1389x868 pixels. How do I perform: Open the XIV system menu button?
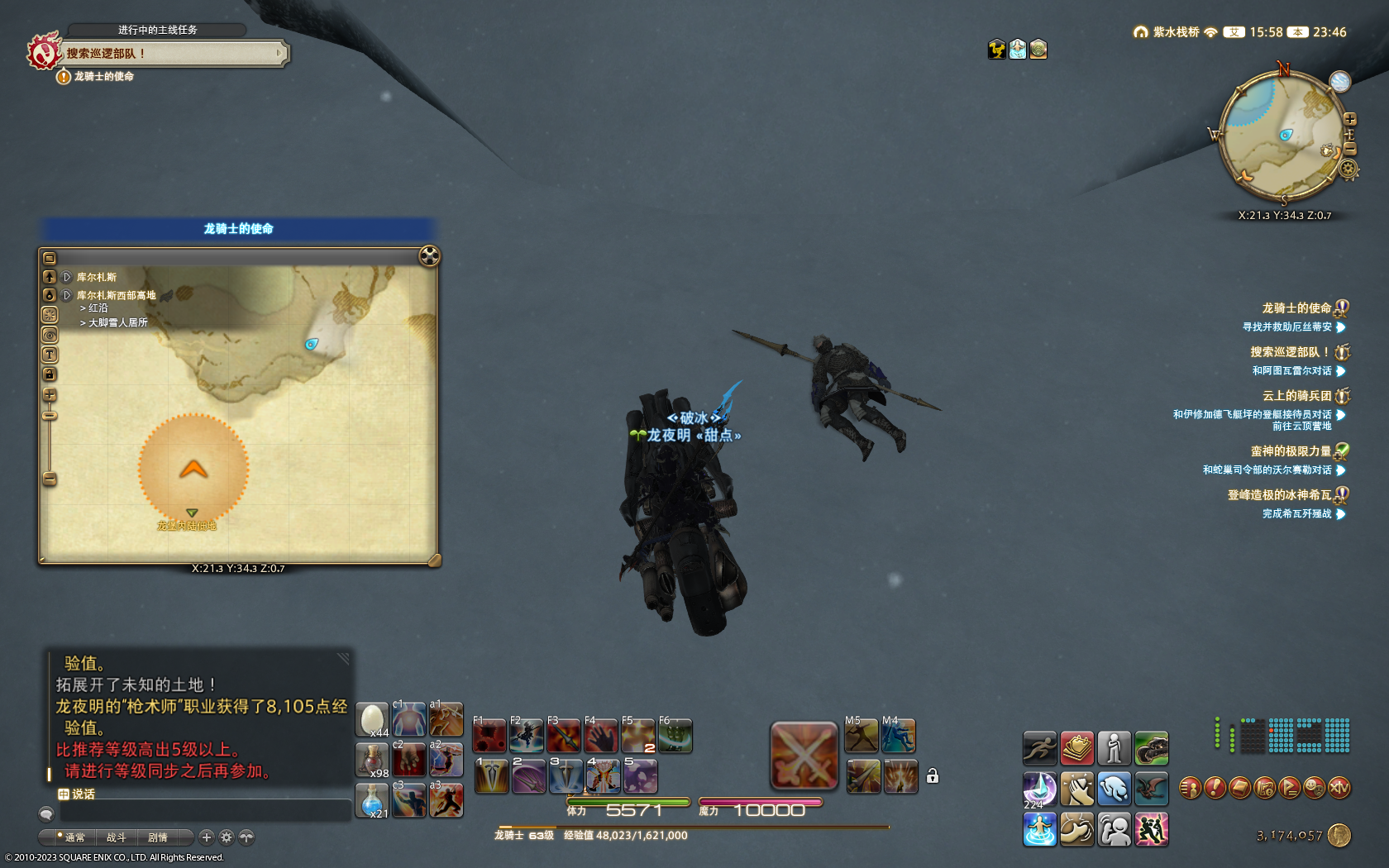click(1339, 788)
